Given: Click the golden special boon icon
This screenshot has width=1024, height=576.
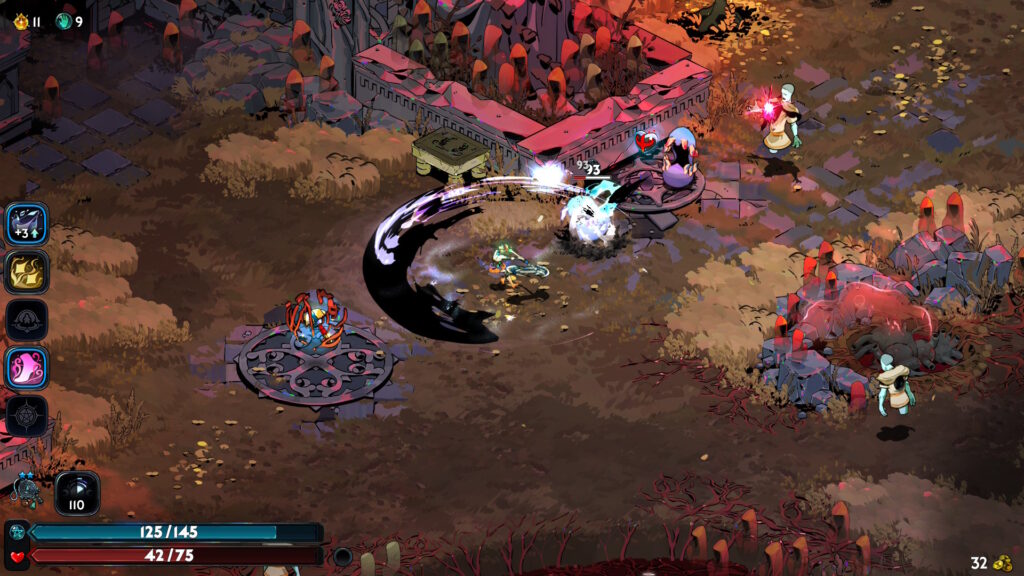Looking at the screenshot, I should (x=26, y=271).
